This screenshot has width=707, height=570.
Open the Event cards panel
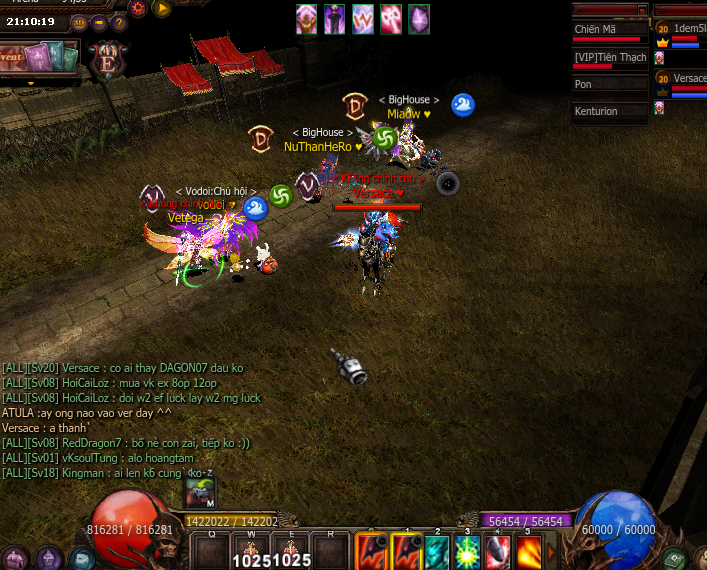(x=39, y=56)
